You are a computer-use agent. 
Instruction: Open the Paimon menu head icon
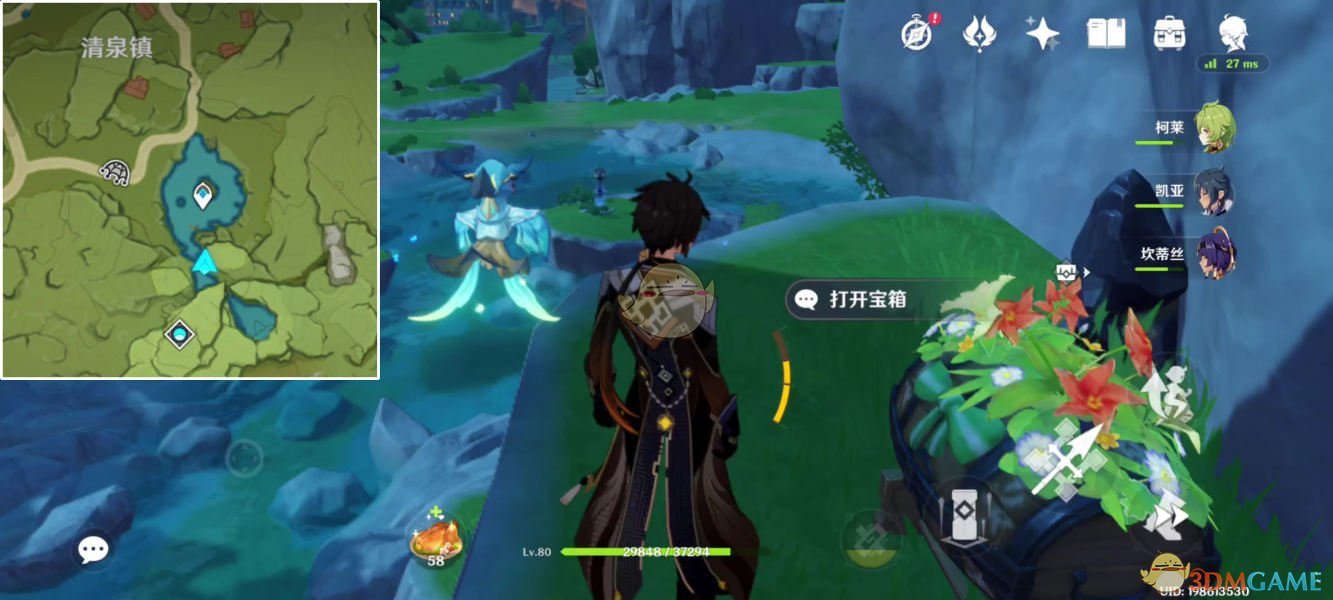pos(1231,32)
